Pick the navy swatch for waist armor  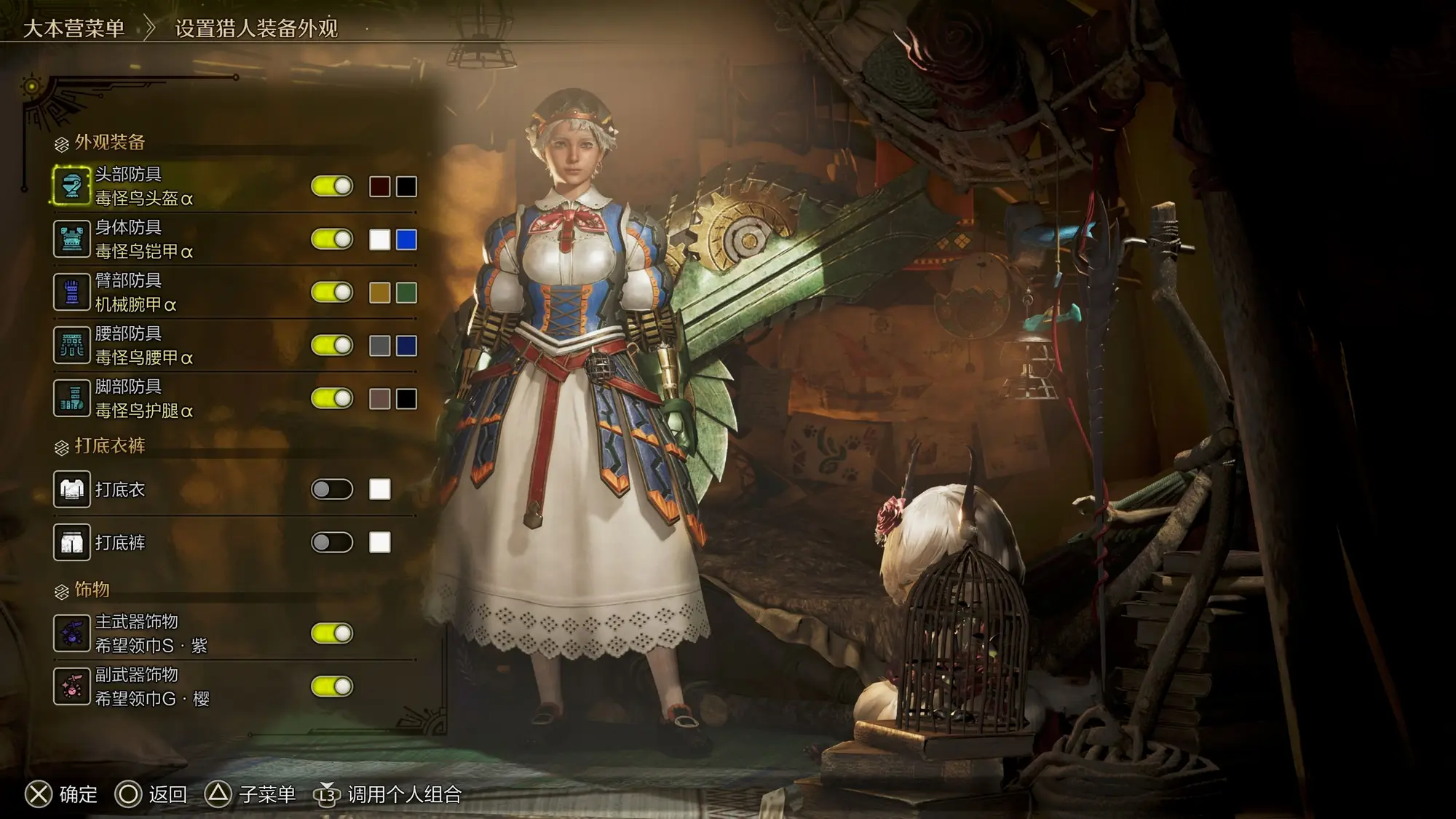click(x=406, y=346)
